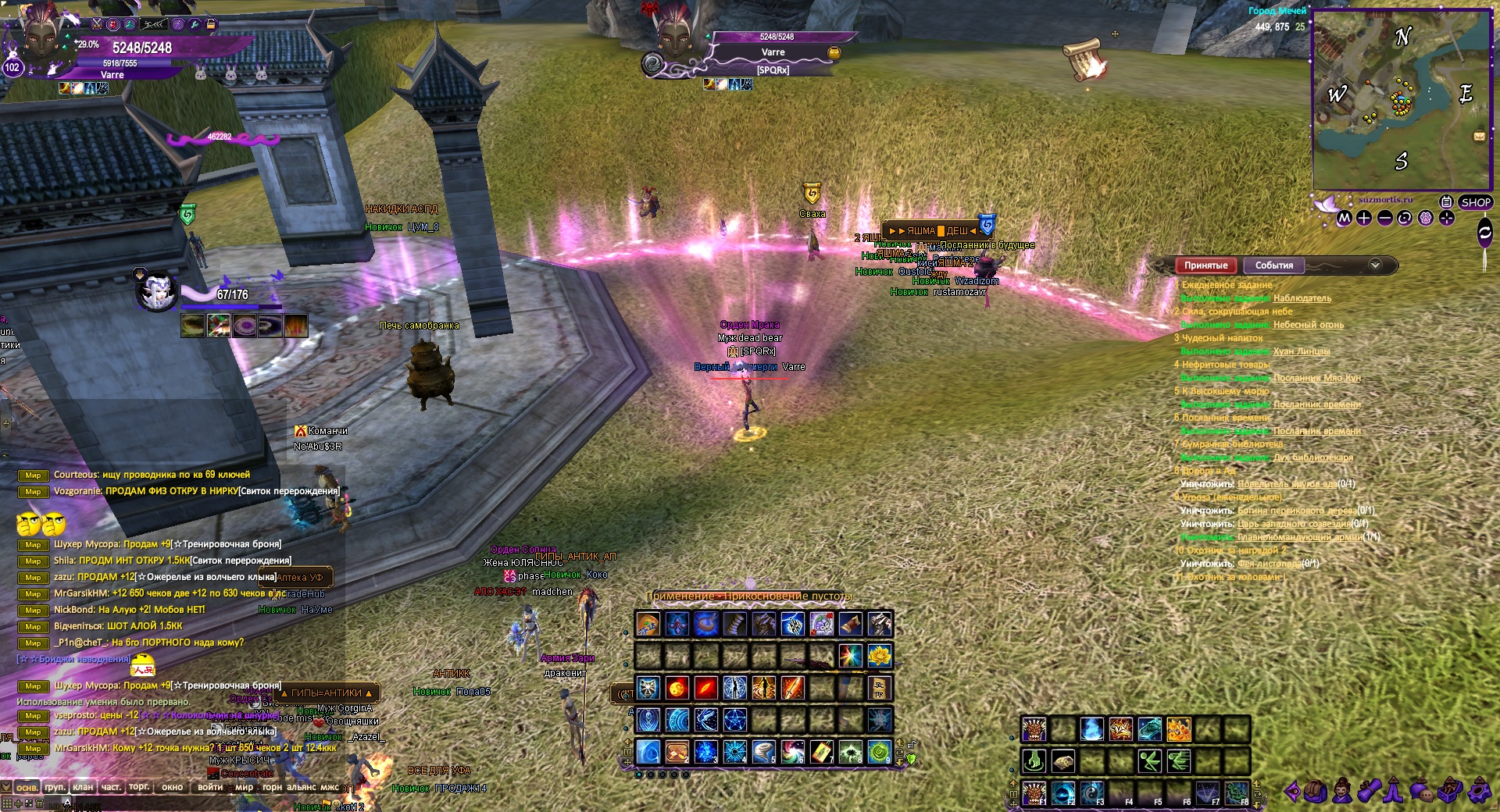Click Посланник времени quest link in tracker
Screen dimensions: 1500x812
coord(1317,404)
